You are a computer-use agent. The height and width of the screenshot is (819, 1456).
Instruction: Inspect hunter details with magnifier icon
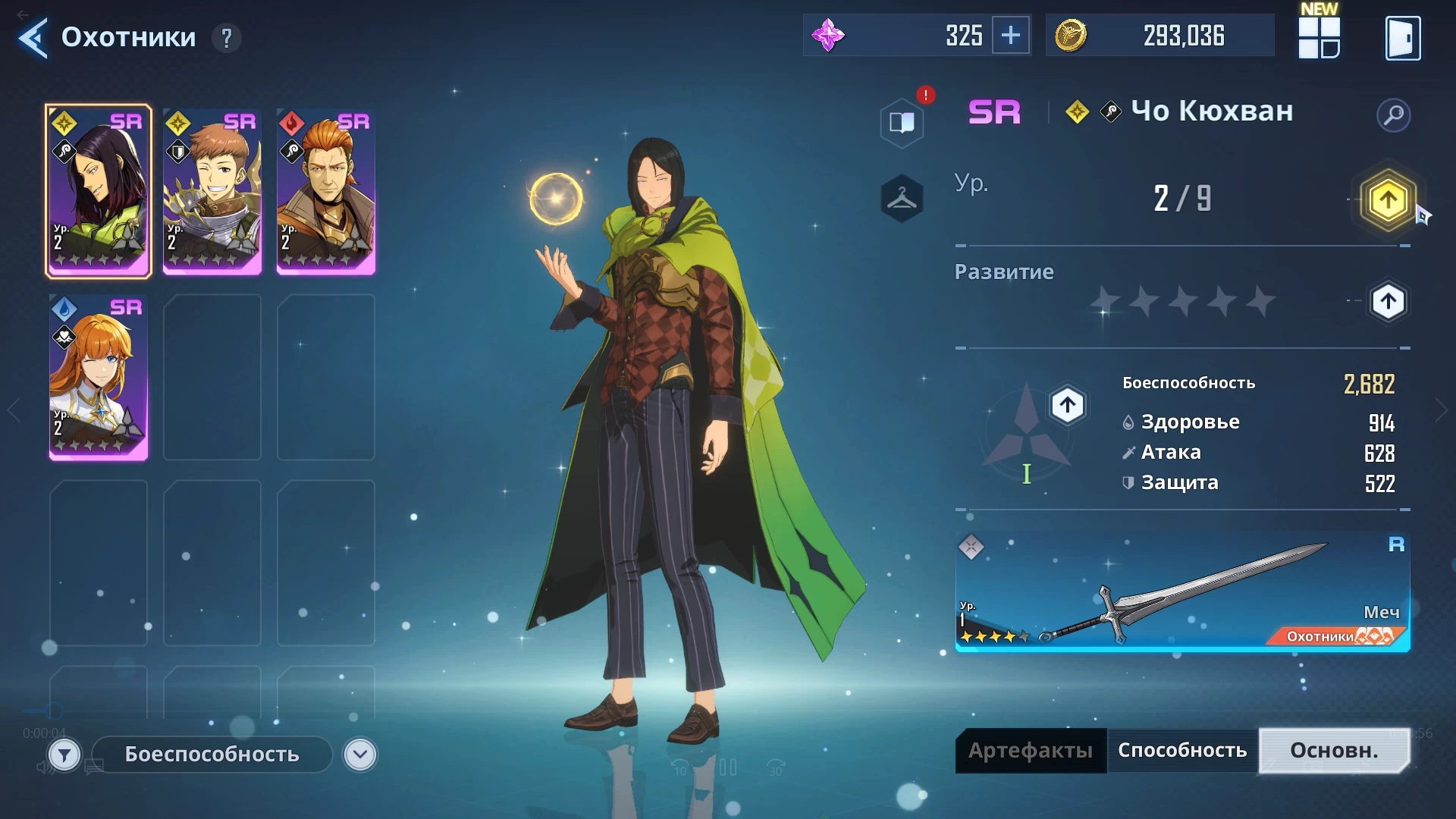(x=1393, y=115)
